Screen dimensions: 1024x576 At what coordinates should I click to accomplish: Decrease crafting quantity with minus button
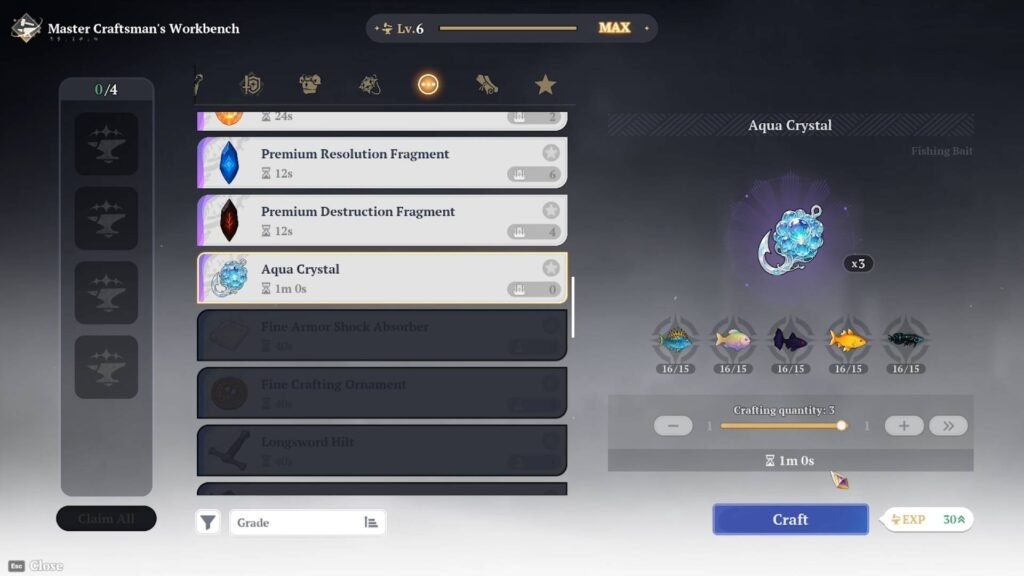point(673,425)
